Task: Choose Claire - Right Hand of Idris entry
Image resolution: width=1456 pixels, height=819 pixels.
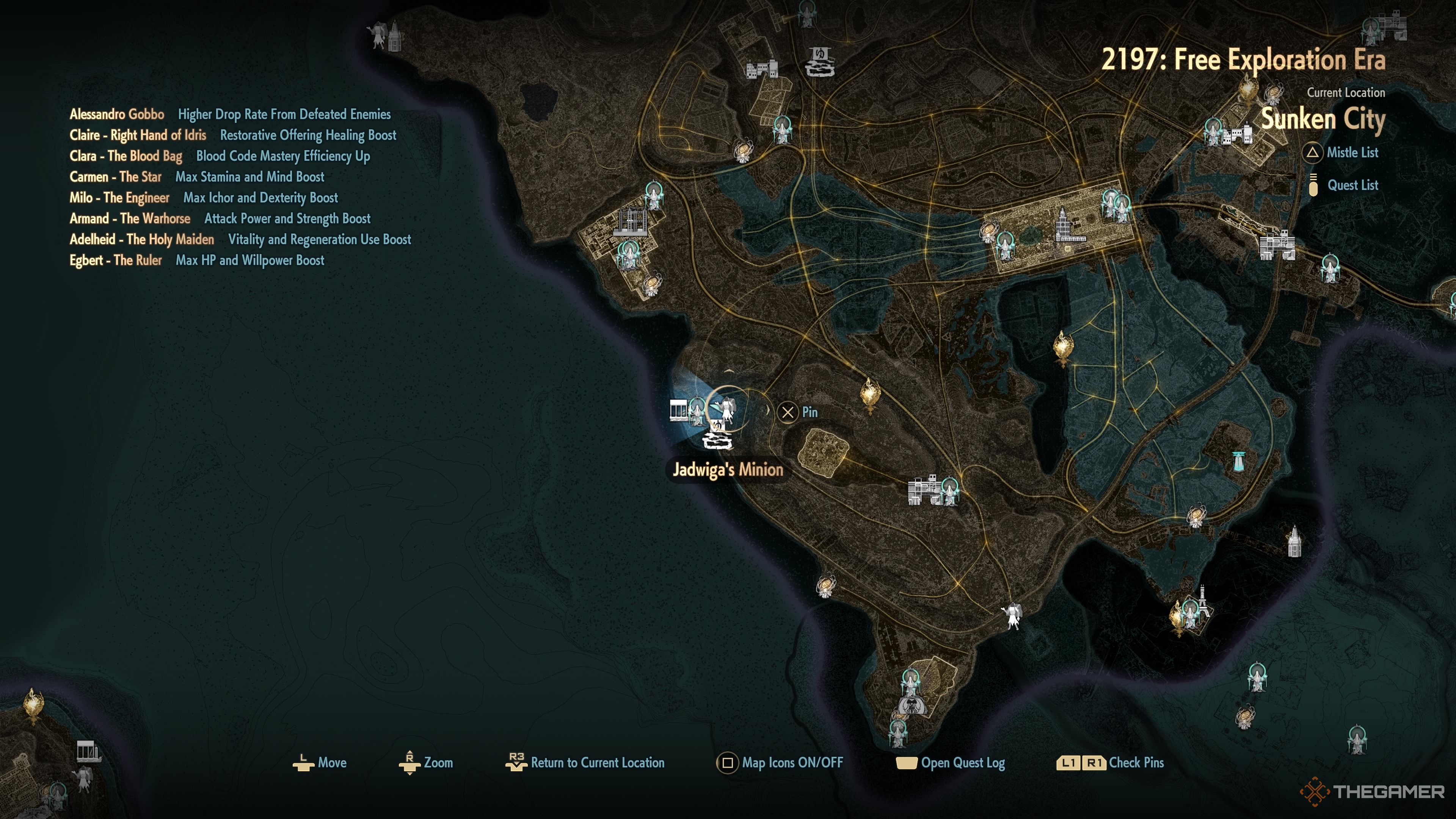Action: (138, 135)
